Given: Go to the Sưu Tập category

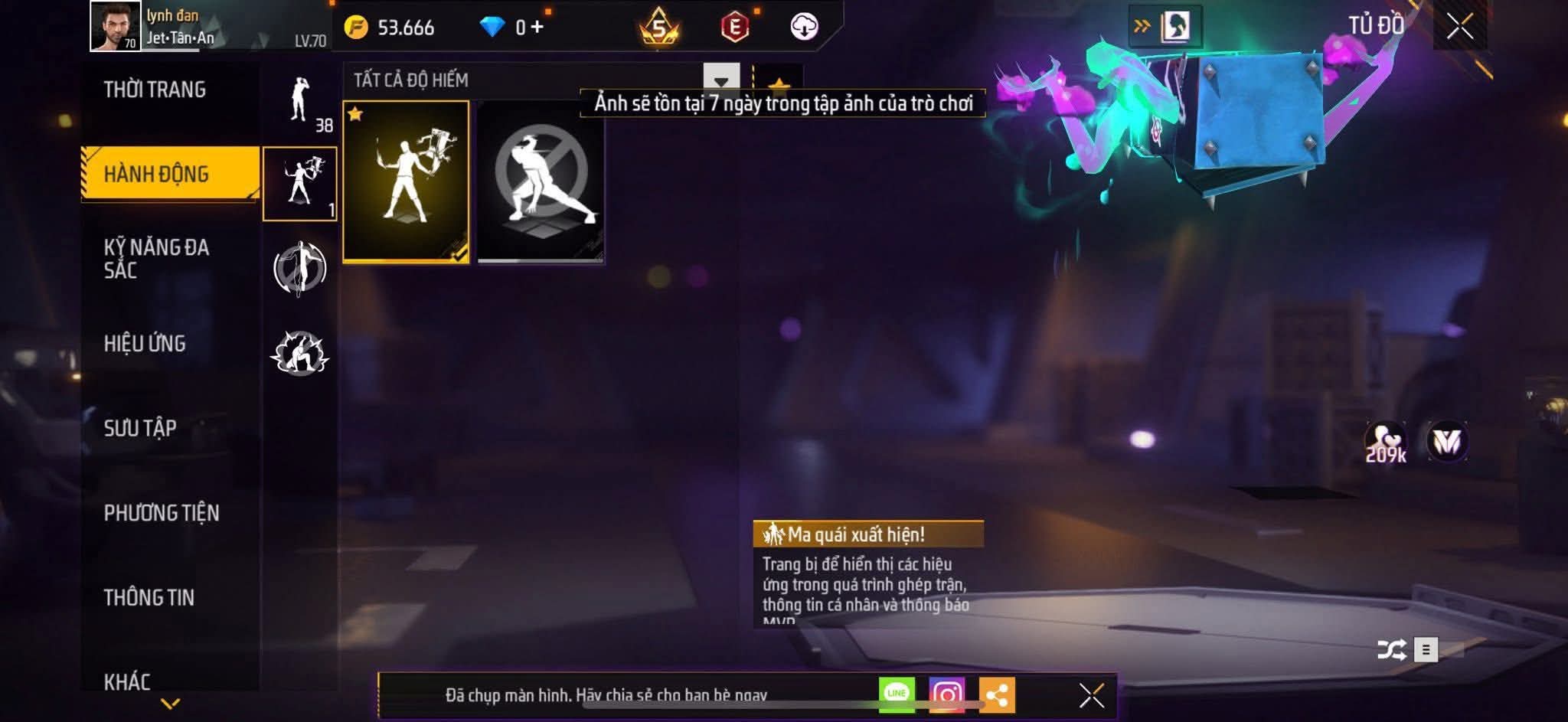Looking at the screenshot, I should tap(140, 428).
